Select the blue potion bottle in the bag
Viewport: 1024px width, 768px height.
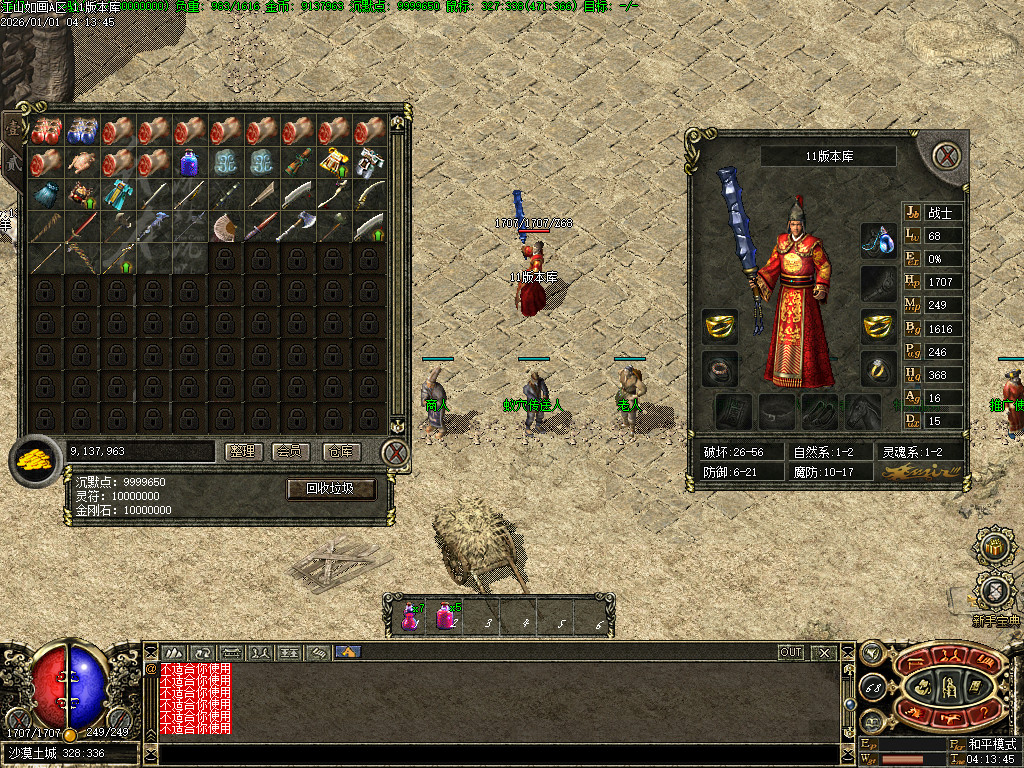pyautogui.click(x=189, y=162)
